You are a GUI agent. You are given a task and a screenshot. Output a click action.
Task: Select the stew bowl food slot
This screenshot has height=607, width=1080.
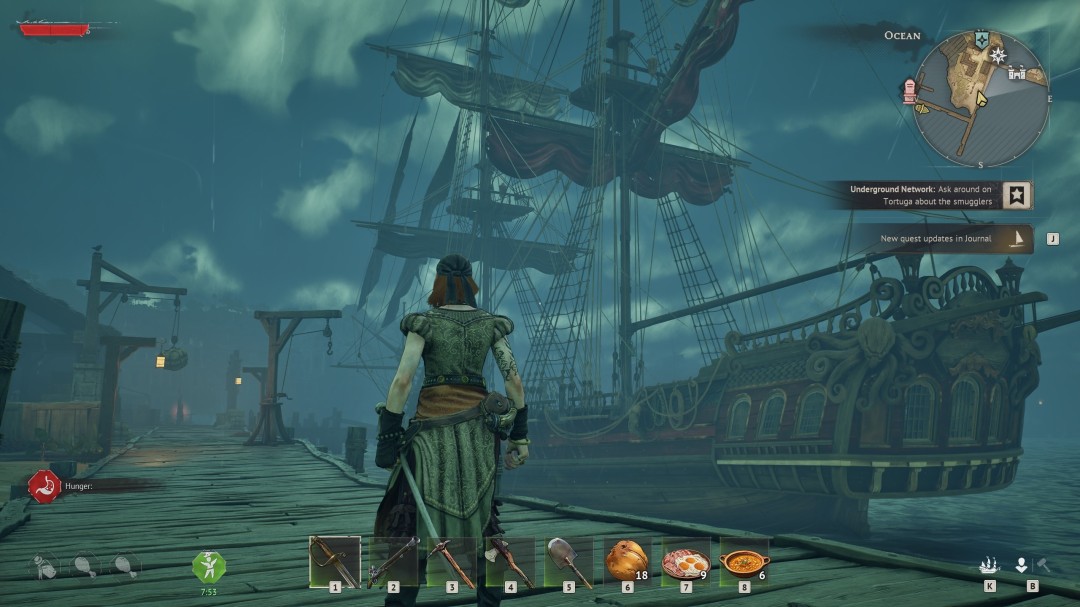744,562
